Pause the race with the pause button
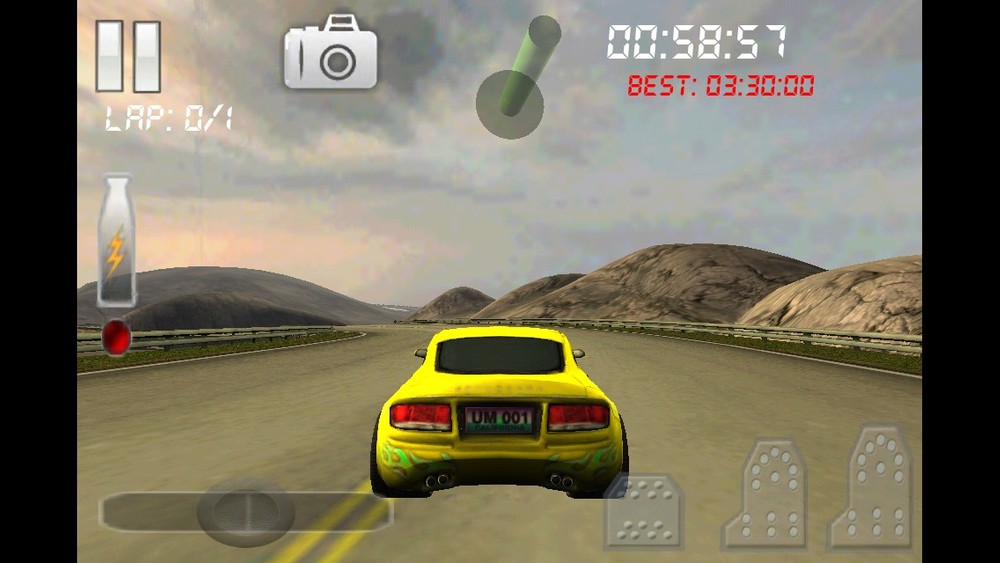 [128, 56]
